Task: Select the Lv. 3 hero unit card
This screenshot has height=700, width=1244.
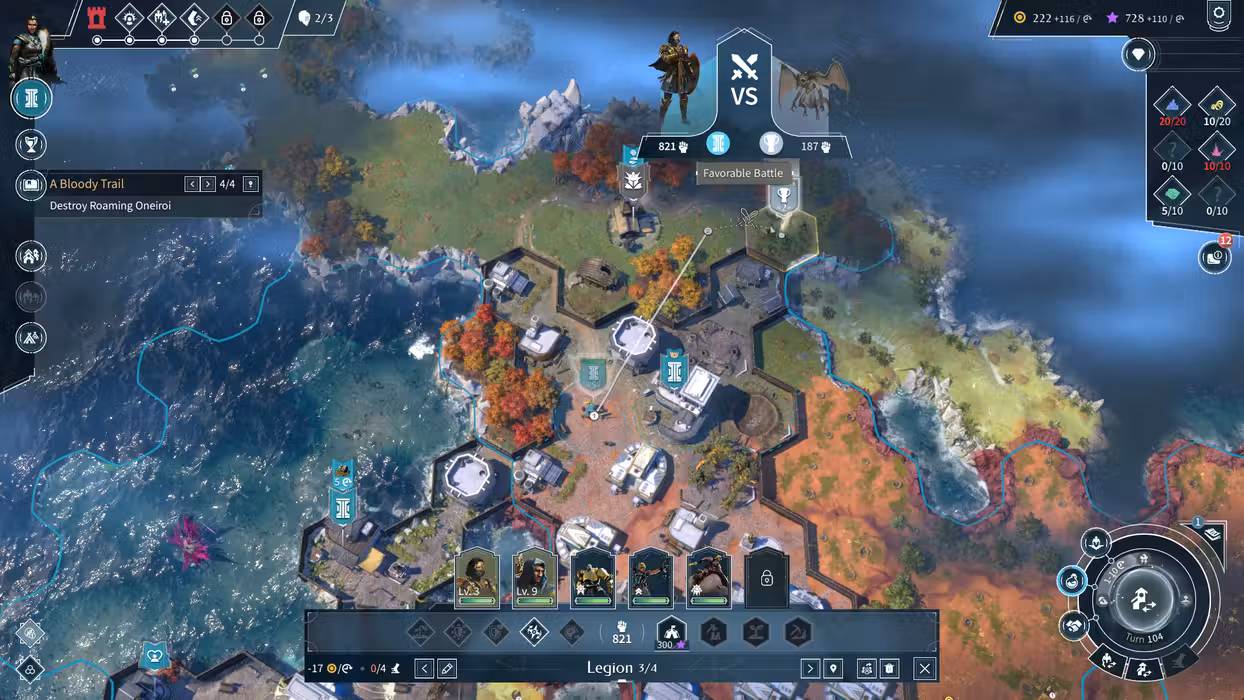Action: 477,578
